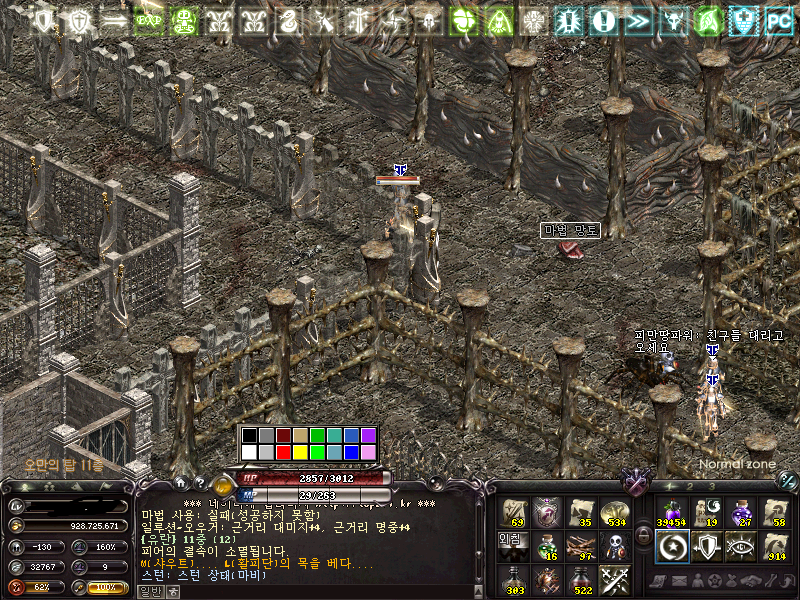Screen dimensions: 800x600
Task: Use the purple potion with 39454 count
Action: point(671,511)
